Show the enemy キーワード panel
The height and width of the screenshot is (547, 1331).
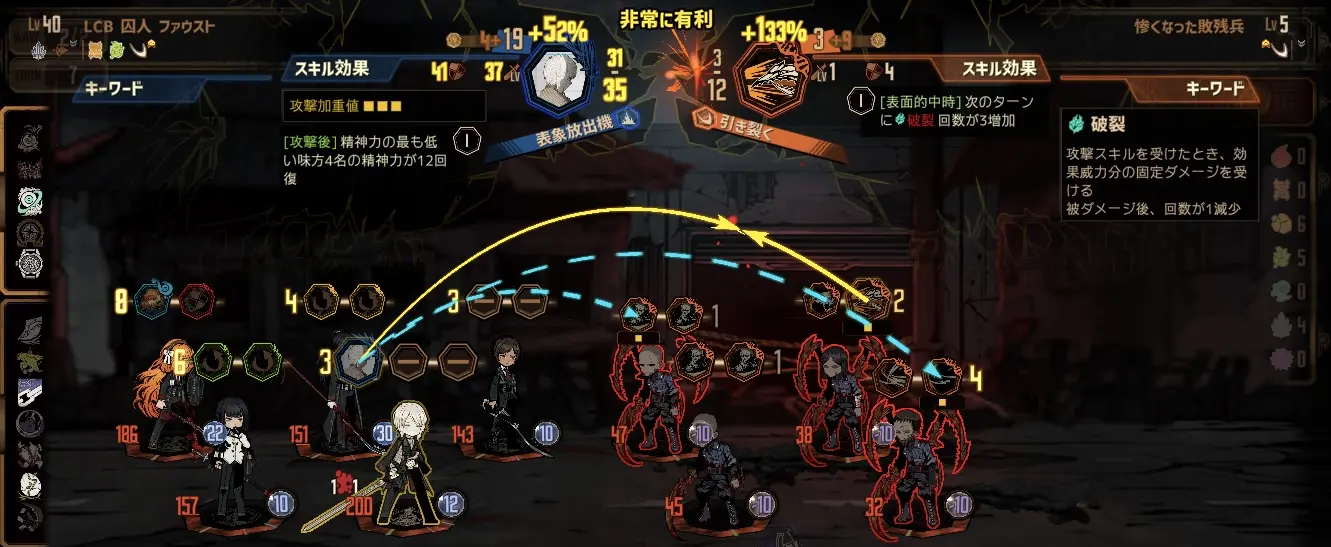tap(1214, 89)
